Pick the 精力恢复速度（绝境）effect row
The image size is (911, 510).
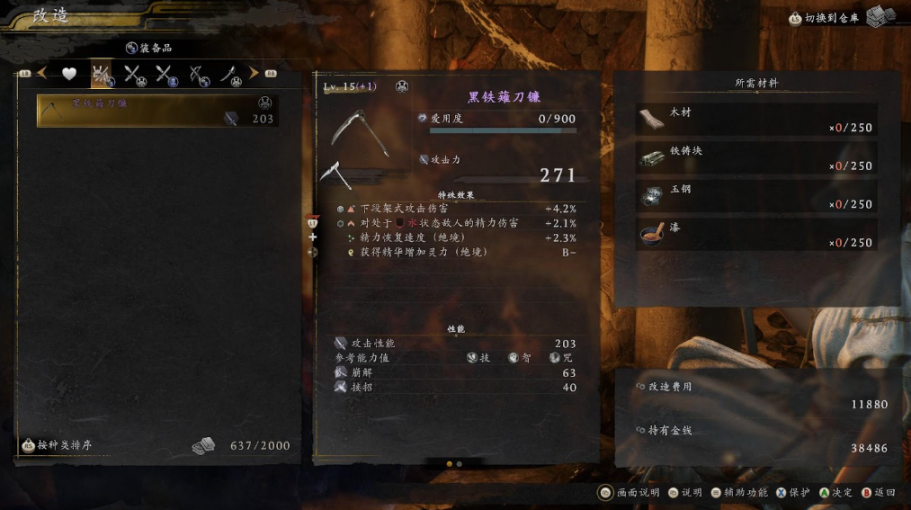460,238
